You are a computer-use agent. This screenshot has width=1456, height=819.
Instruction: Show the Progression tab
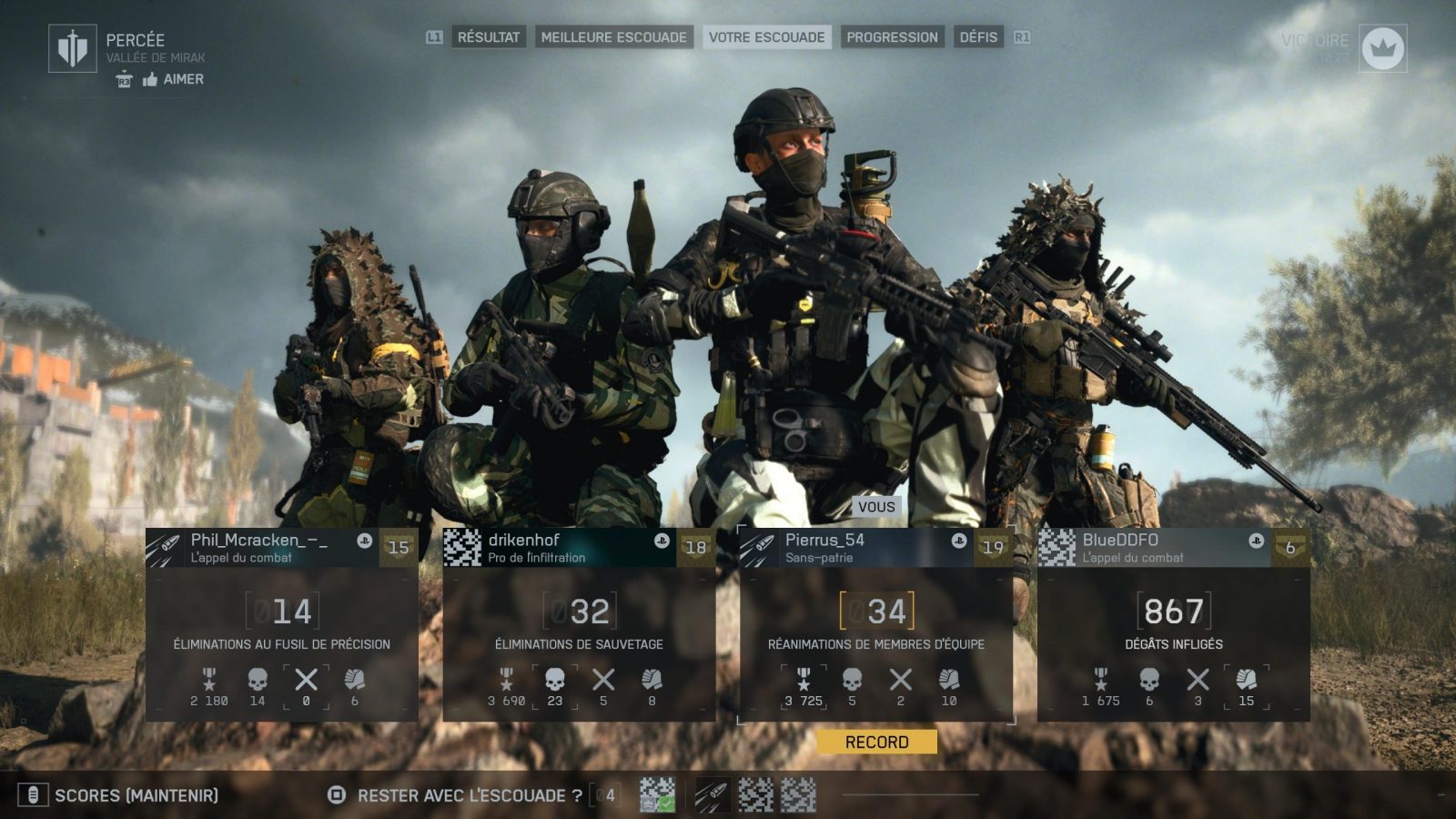click(x=892, y=37)
